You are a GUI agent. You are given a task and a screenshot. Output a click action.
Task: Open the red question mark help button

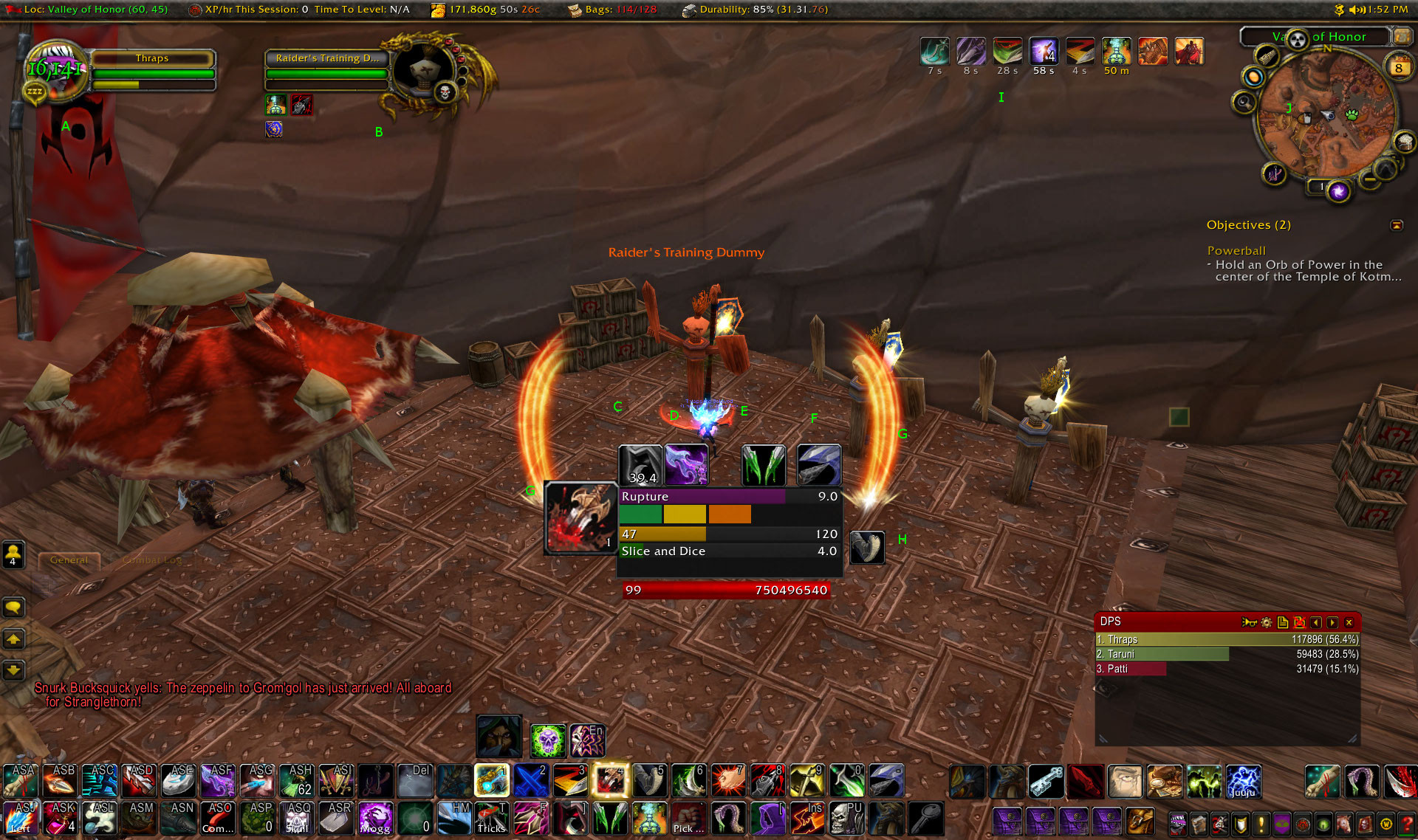[x=1408, y=822]
